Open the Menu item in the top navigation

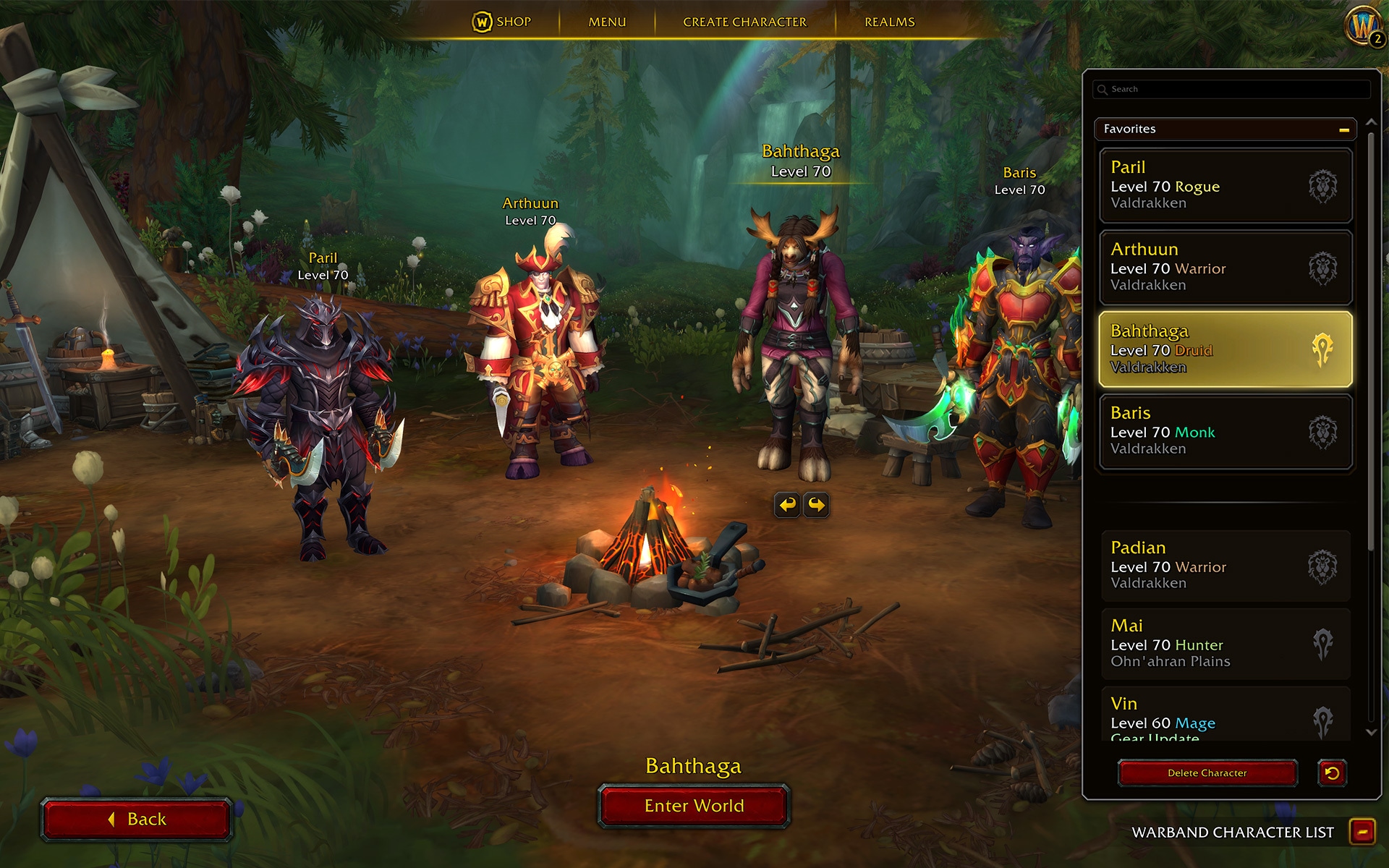point(606,22)
